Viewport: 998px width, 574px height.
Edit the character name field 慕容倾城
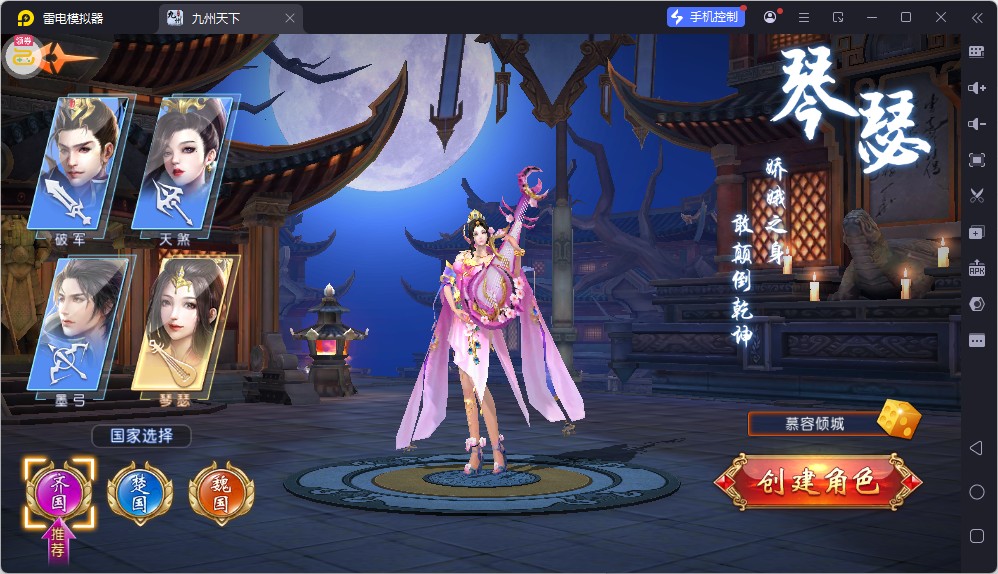[814, 424]
